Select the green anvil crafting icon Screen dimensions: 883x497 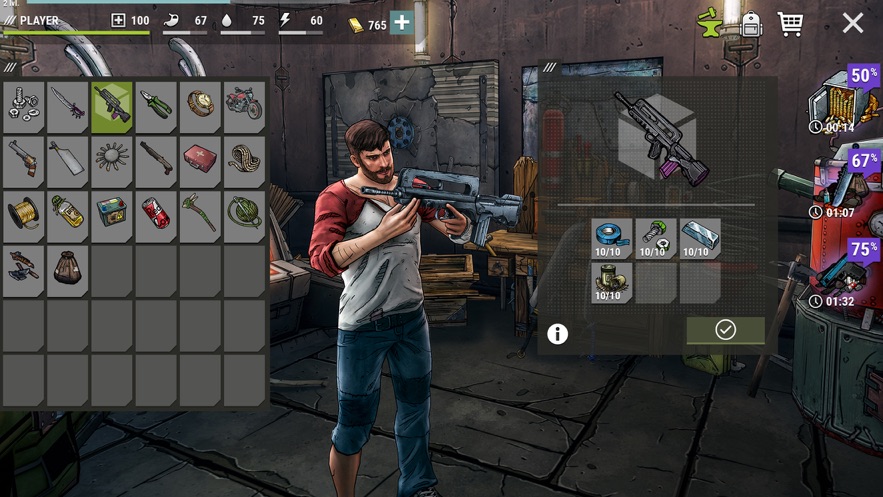pos(711,23)
